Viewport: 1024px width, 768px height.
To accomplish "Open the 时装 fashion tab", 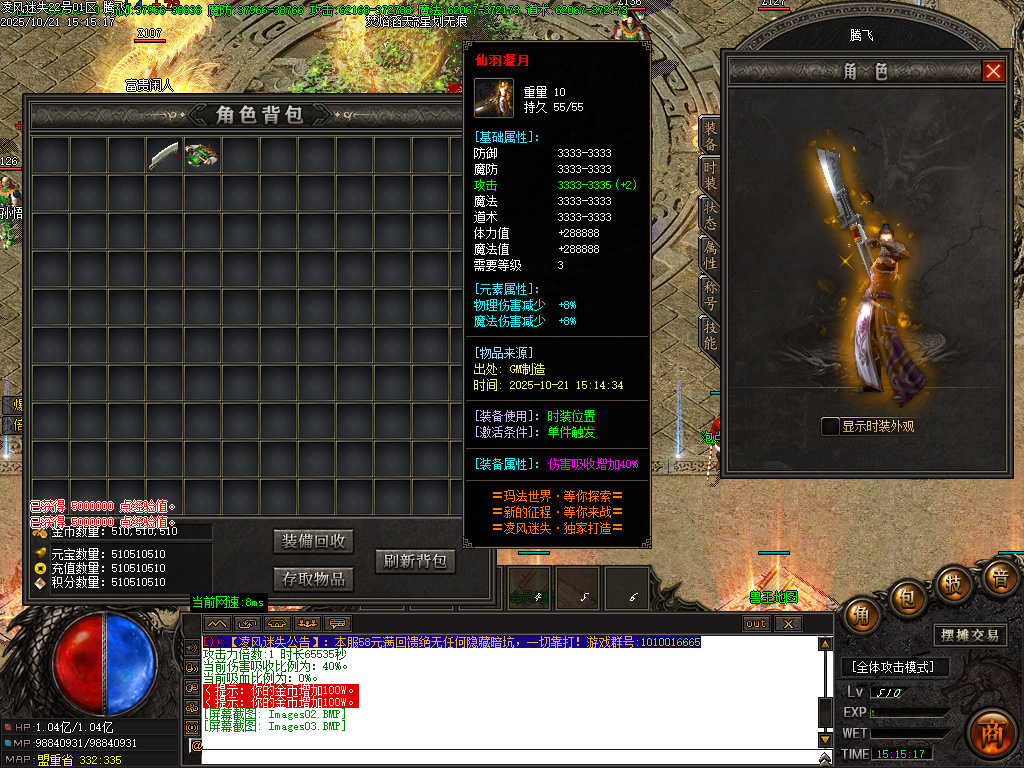I will pyautogui.click(x=710, y=182).
